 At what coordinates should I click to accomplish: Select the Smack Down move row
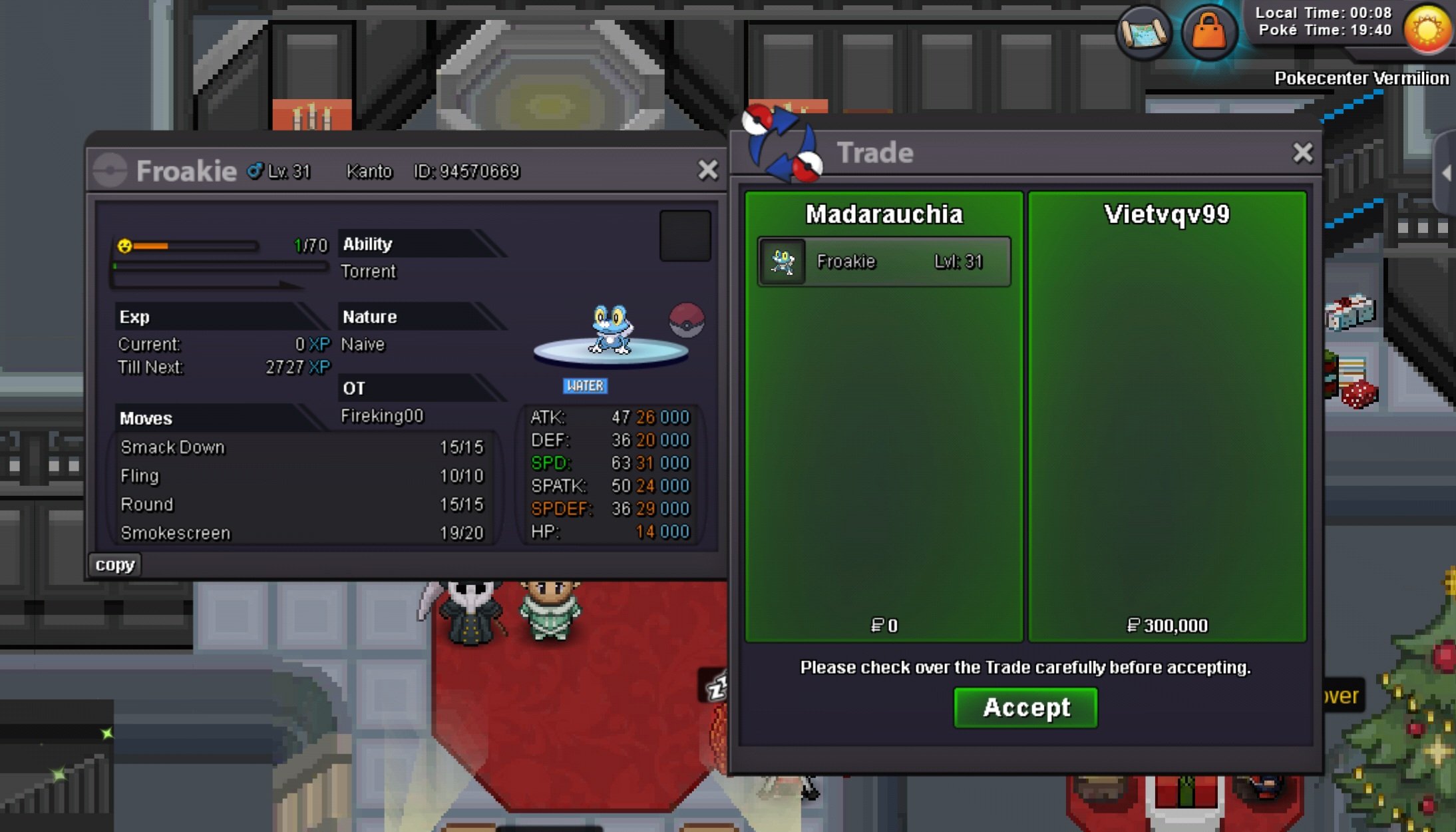301,447
